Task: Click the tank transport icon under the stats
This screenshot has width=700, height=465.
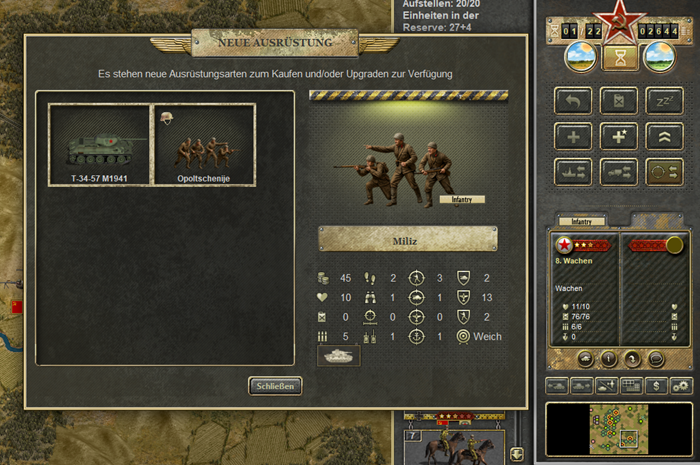Action: coord(339,356)
